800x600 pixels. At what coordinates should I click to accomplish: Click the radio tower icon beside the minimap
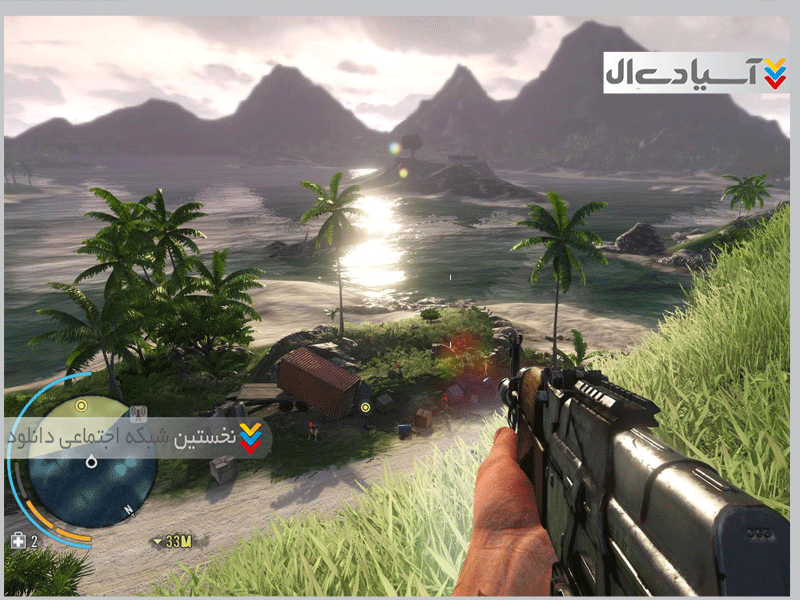tap(139, 411)
